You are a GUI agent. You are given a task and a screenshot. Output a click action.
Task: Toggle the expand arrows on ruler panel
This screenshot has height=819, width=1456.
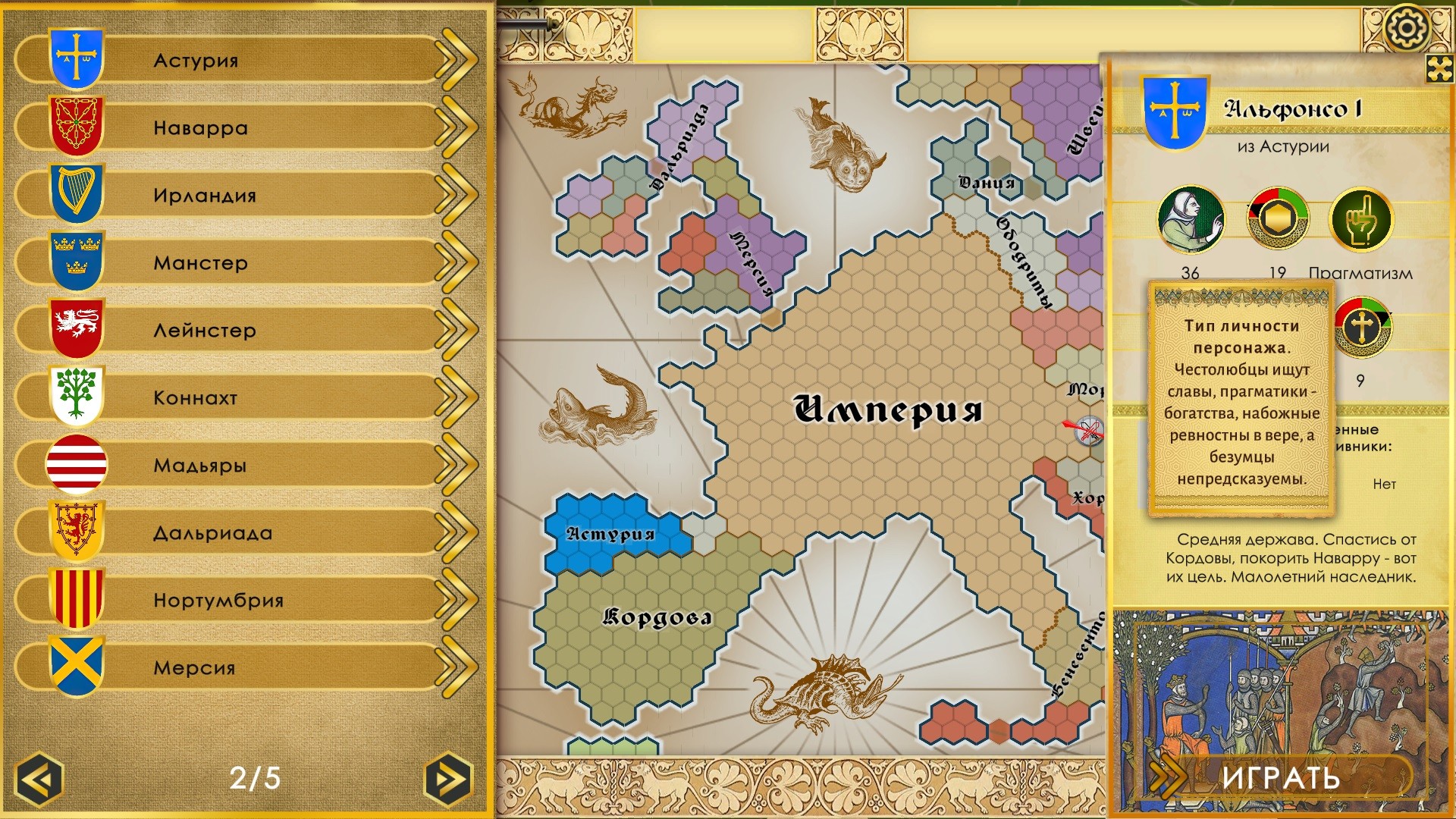click(1439, 68)
